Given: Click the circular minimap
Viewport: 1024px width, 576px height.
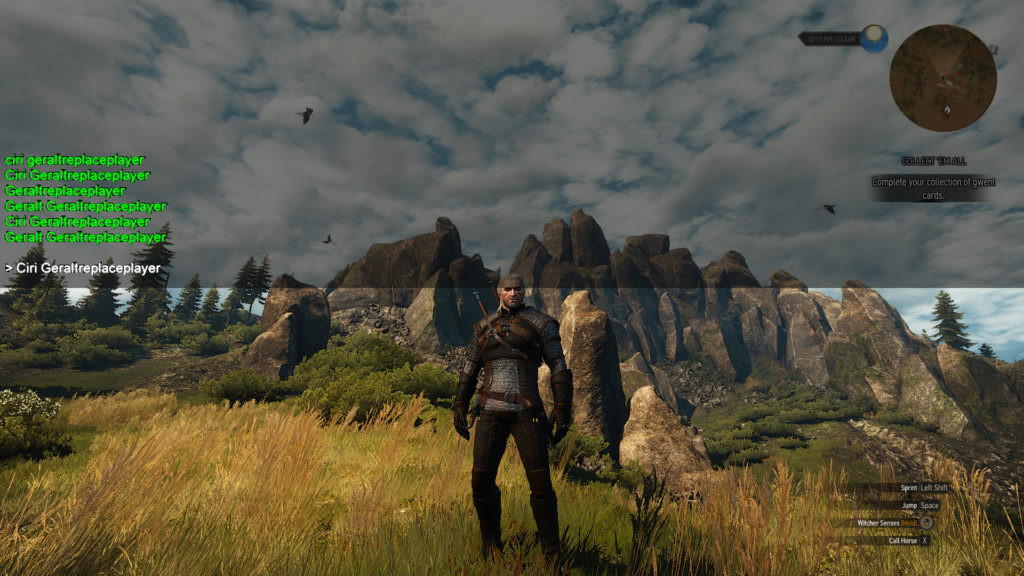Looking at the screenshot, I should point(942,78).
